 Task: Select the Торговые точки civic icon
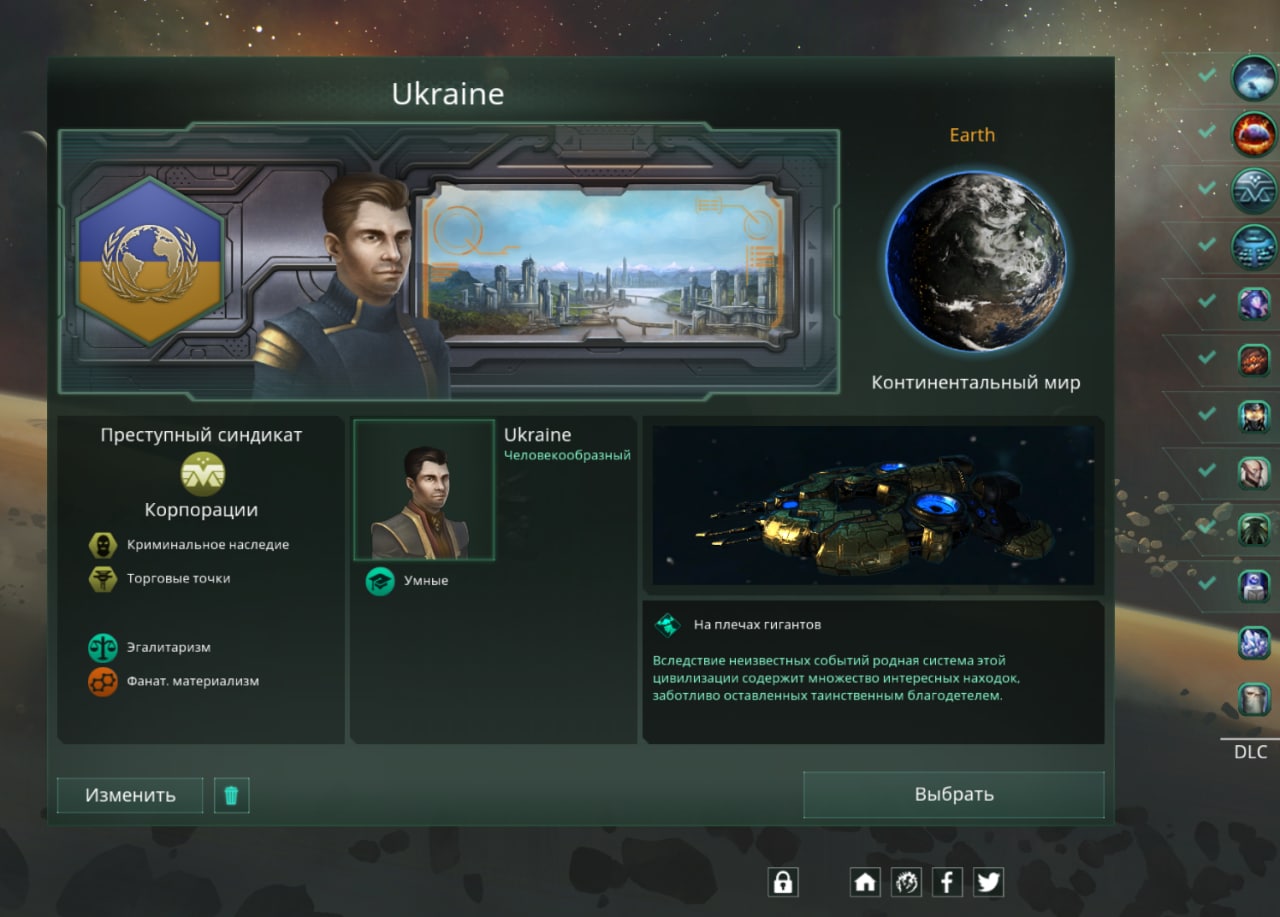[x=102, y=579]
